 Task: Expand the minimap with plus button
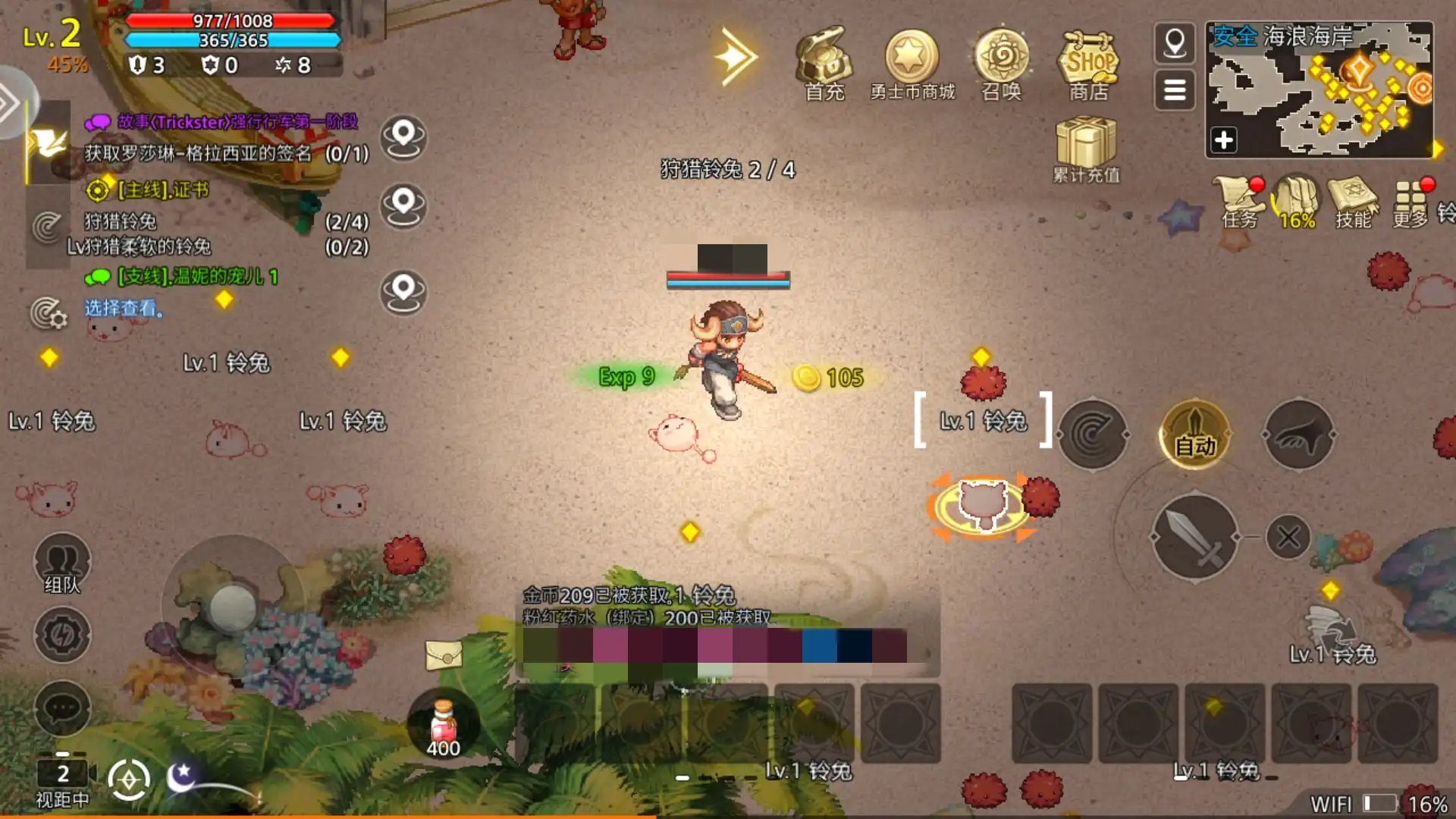[x=1224, y=140]
